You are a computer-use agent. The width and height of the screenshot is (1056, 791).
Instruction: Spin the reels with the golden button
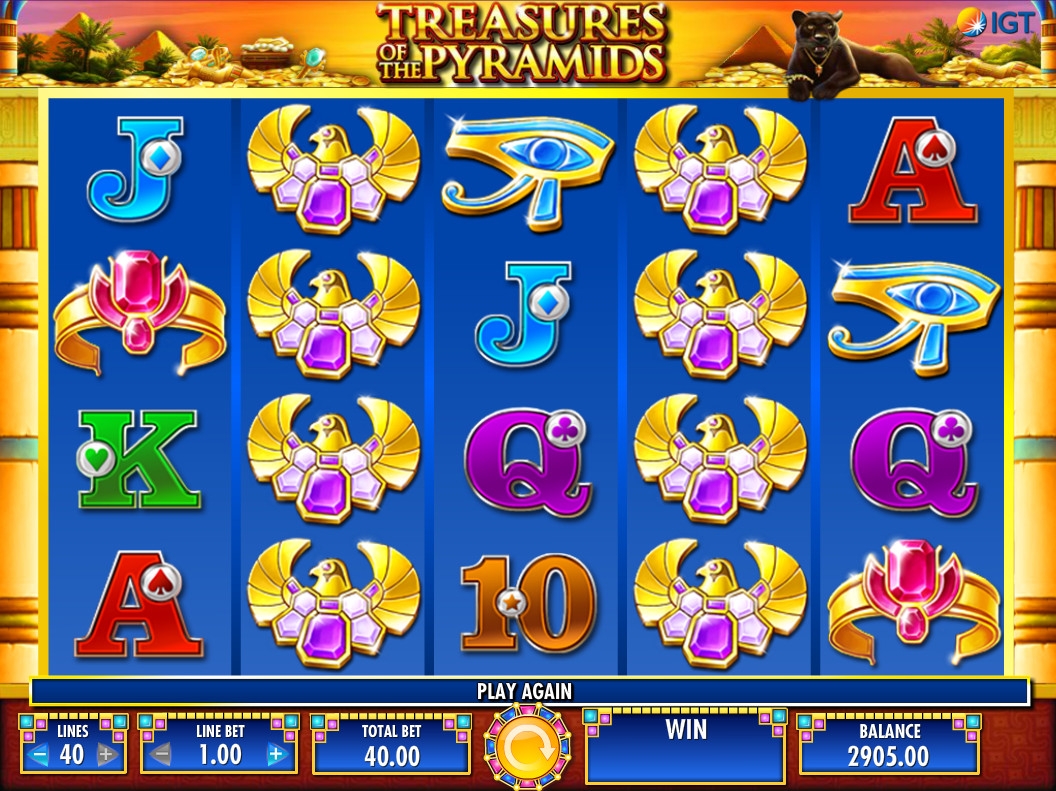click(527, 746)
